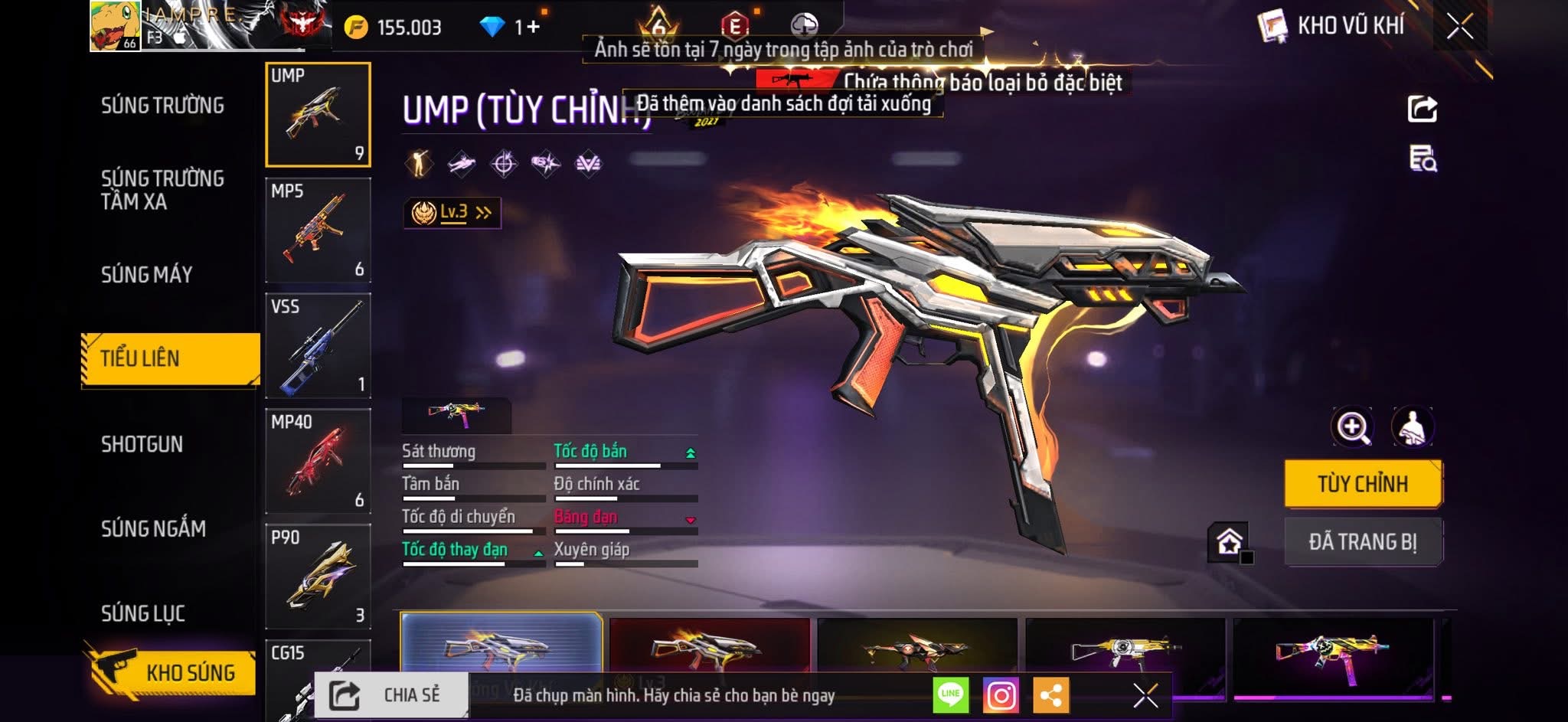Switch to the Súng Ngắm category
This screenshot has height=722, width=1568.
click(x=153, y=528)
